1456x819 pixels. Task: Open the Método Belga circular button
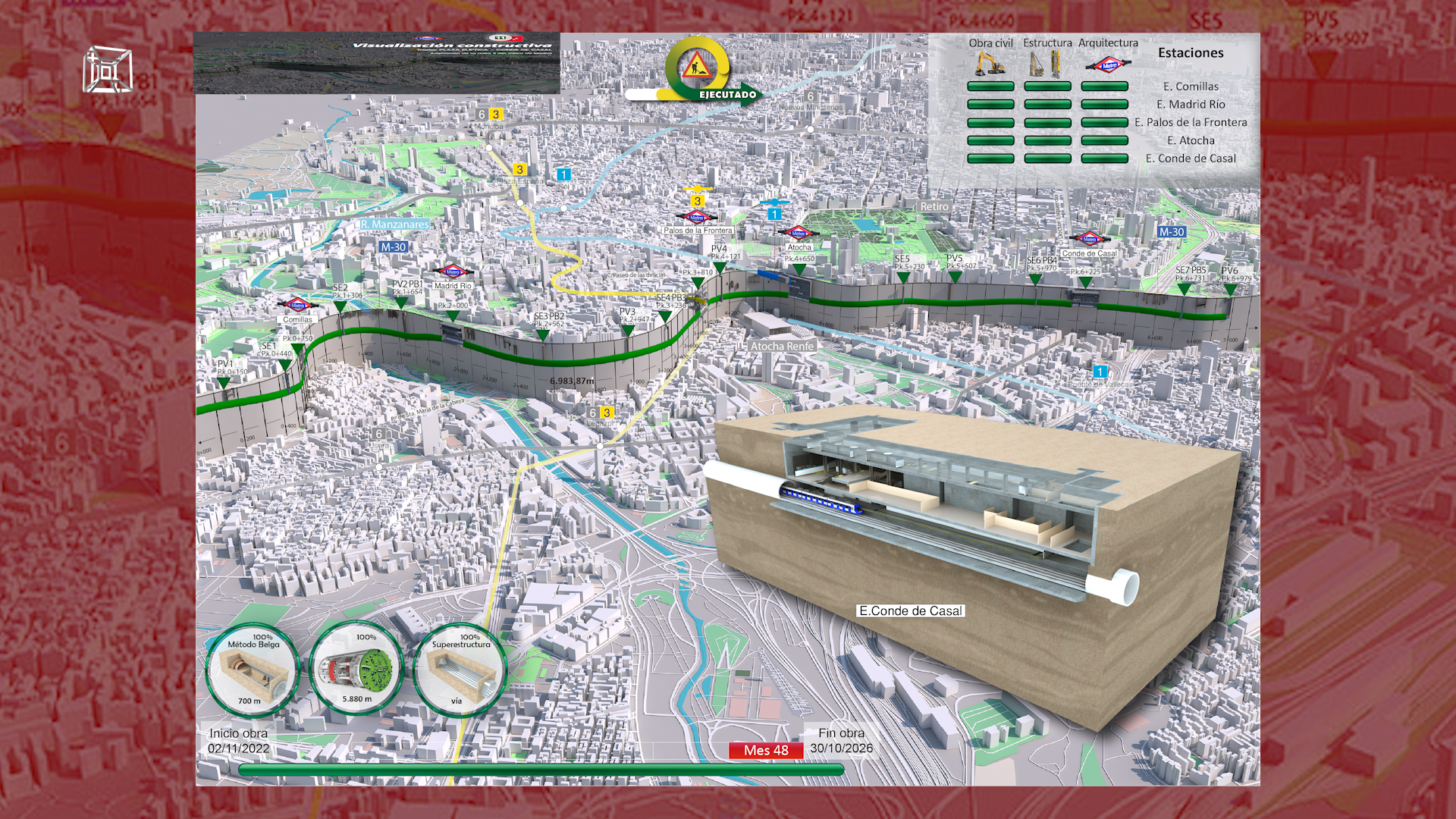[253, 670]
